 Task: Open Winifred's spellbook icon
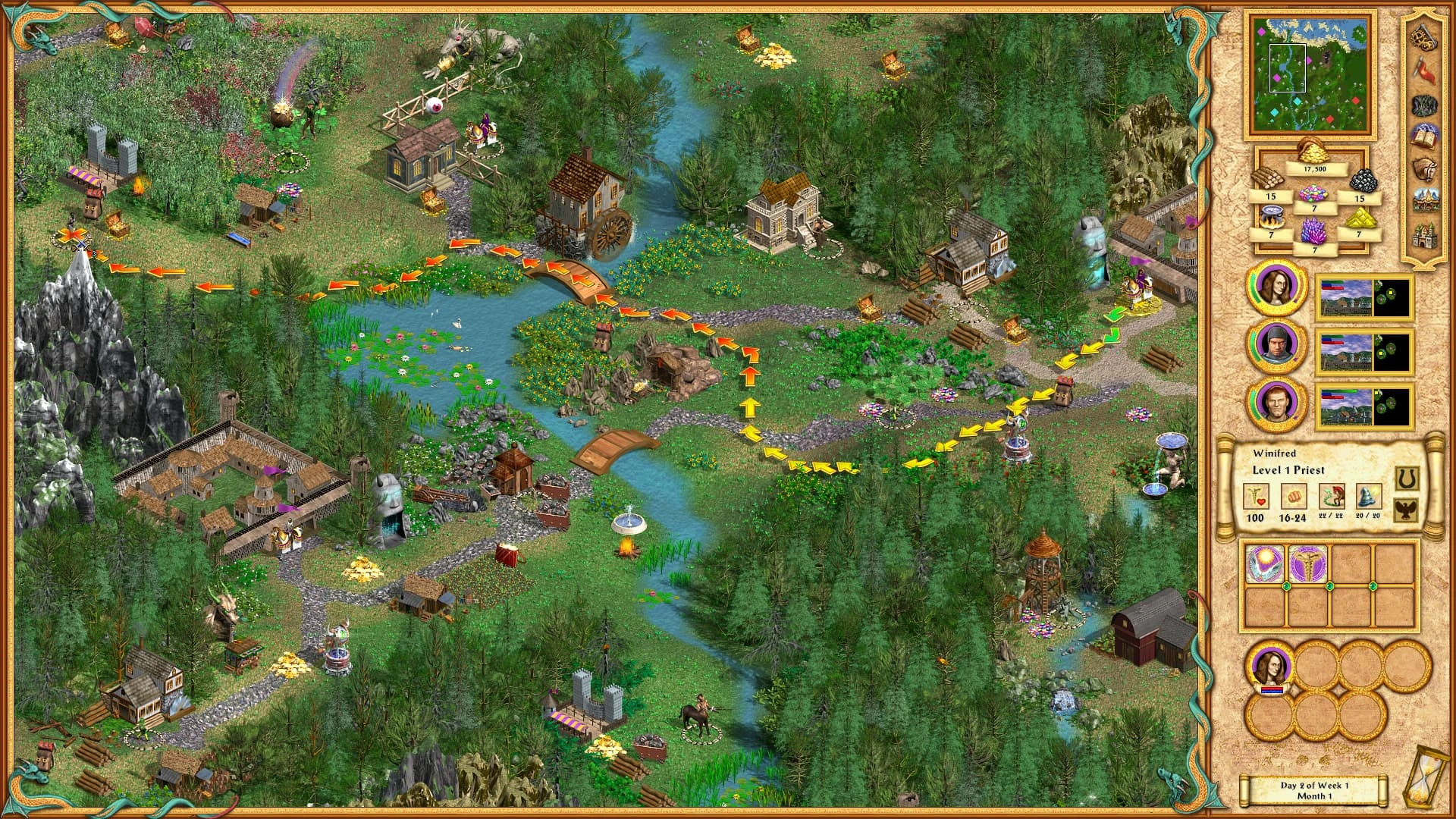pos(1424,136)
